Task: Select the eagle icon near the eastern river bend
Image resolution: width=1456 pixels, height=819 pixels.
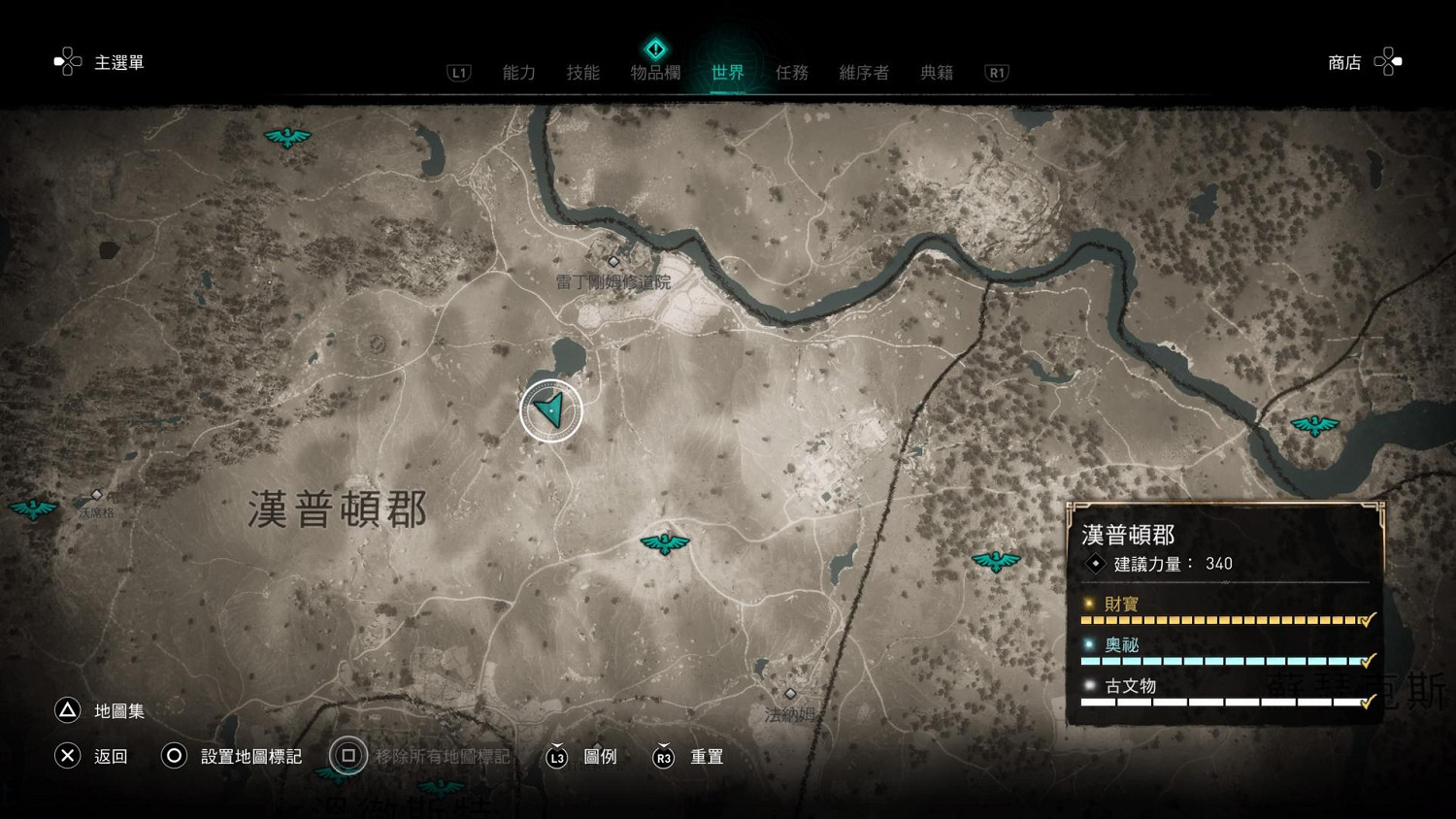Action: [1315, 424]
